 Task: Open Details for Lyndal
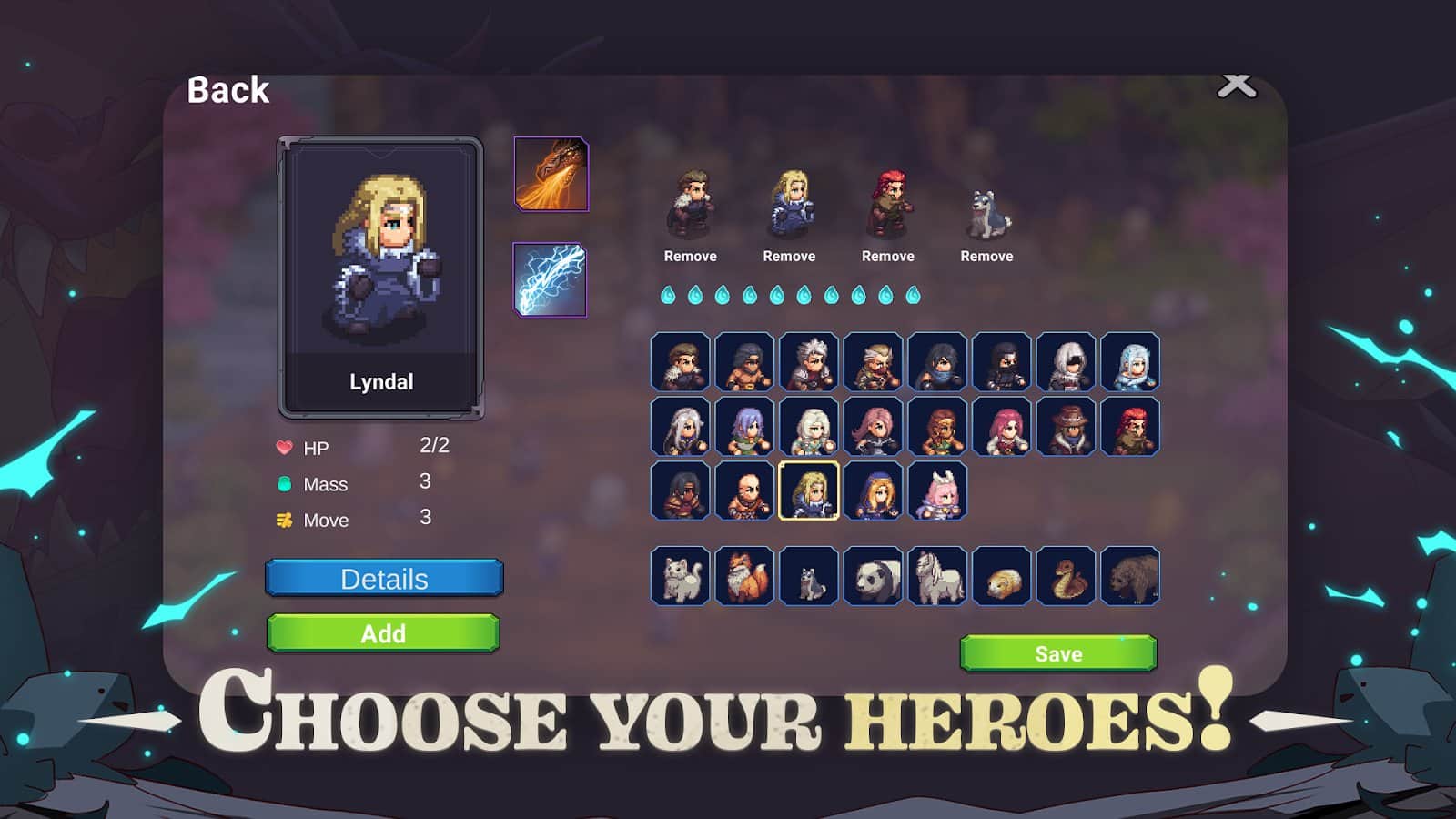383,578
